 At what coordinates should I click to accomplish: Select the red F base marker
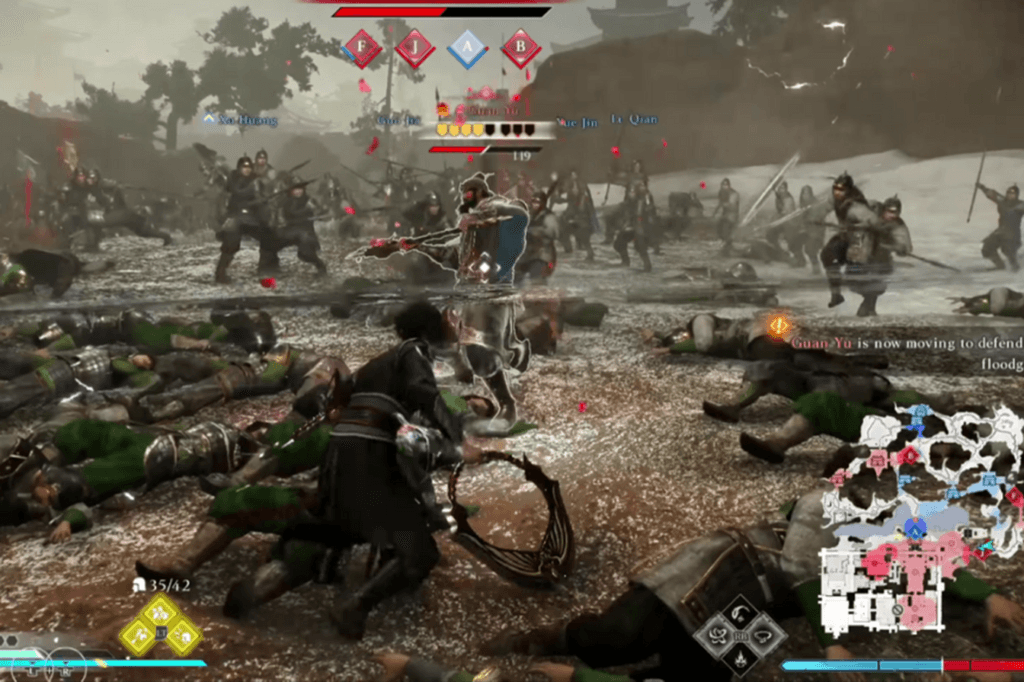pyautogui.click(x=362, y=48)
